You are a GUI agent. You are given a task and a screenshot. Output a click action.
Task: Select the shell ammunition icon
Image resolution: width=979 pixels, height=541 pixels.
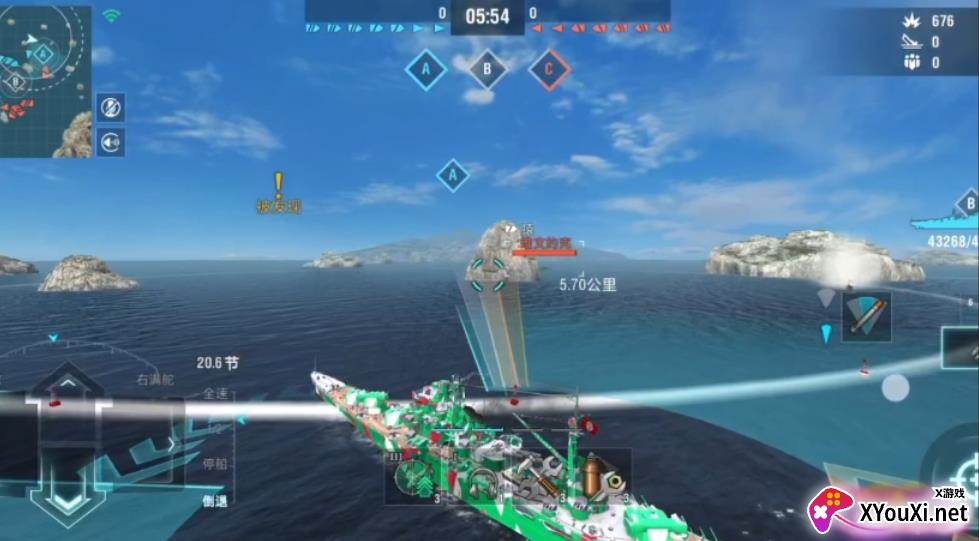[595, 480]
